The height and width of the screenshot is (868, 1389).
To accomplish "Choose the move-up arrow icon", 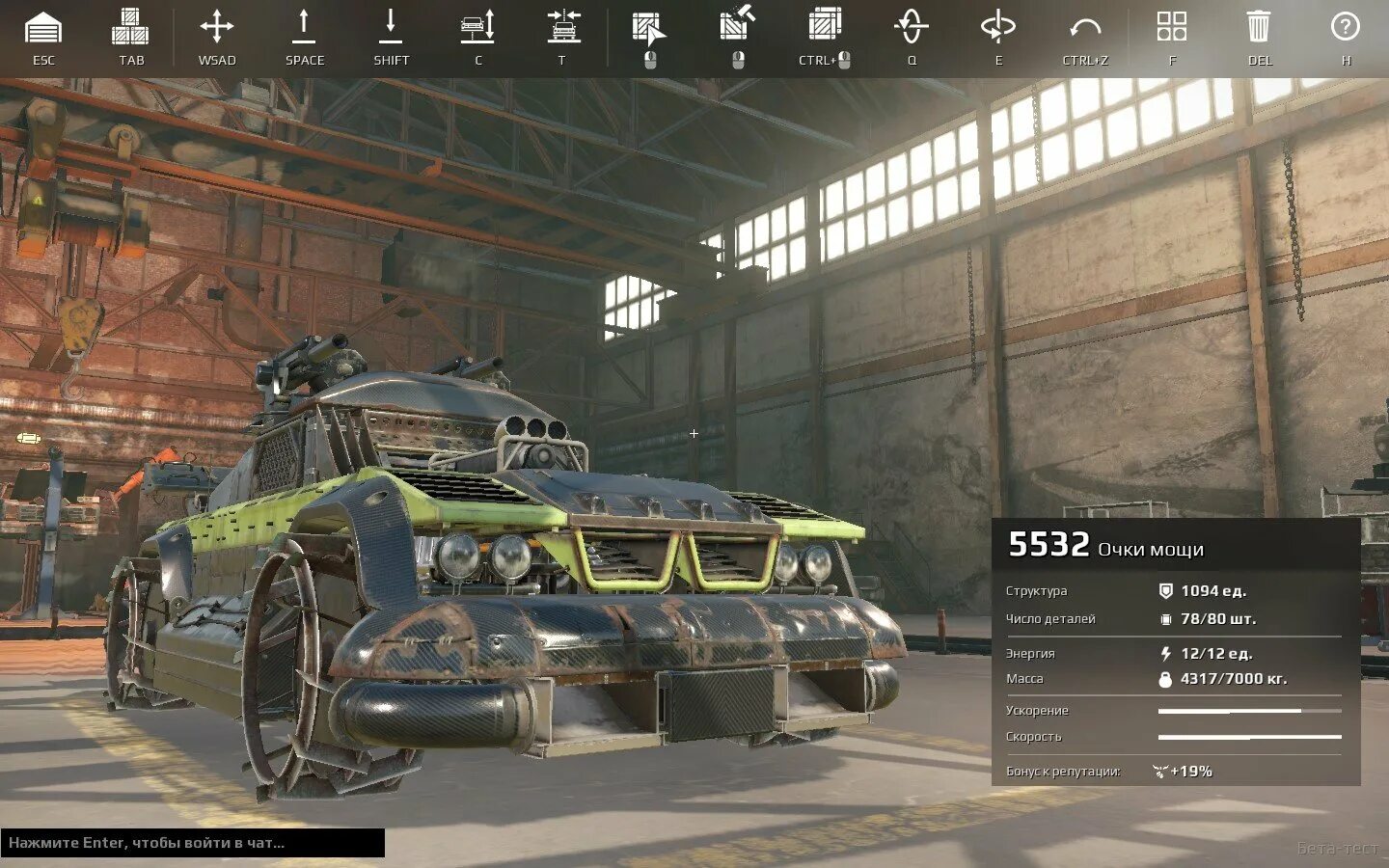I will point(304,27).
